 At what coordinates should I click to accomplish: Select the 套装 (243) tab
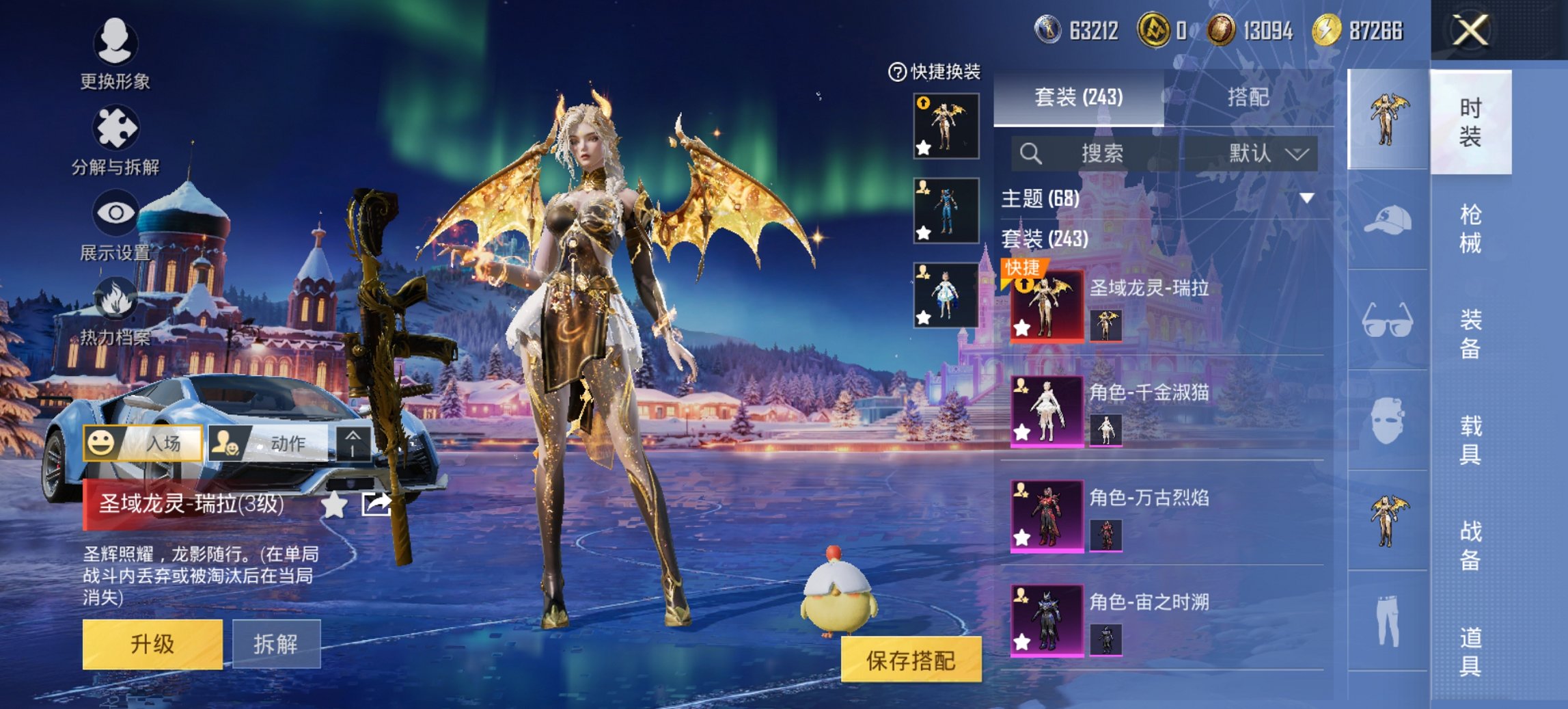1078,98
